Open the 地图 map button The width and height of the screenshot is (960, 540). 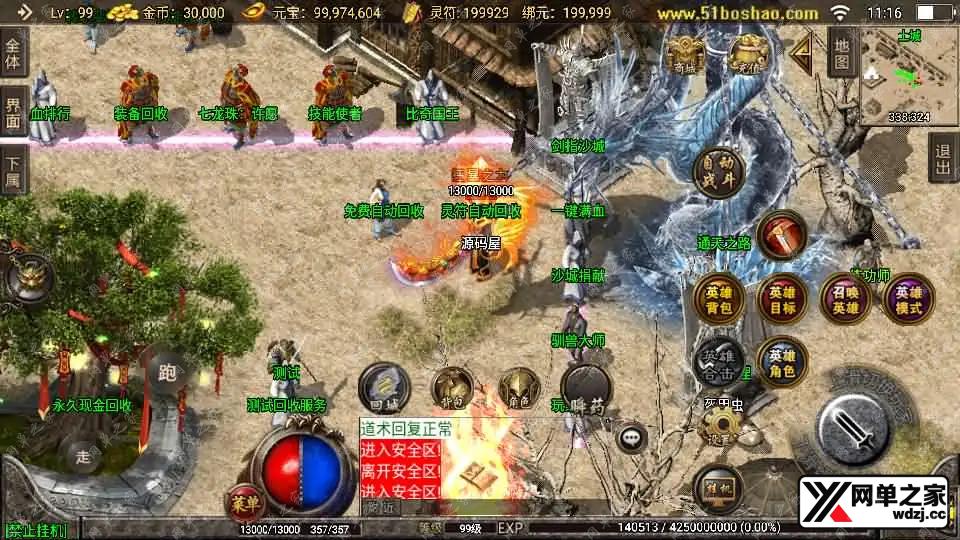(x=842, y=52)
